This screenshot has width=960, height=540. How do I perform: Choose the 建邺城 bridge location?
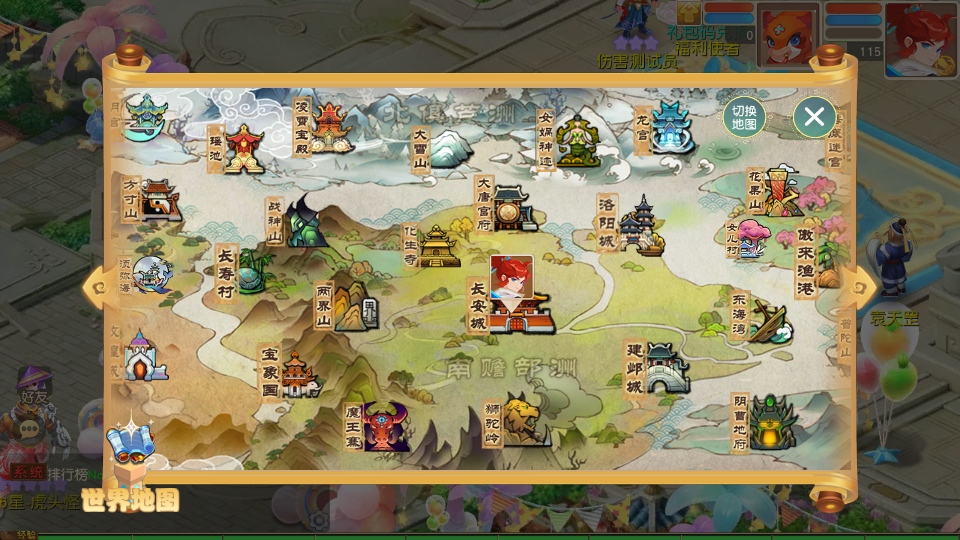coord(667,368)
